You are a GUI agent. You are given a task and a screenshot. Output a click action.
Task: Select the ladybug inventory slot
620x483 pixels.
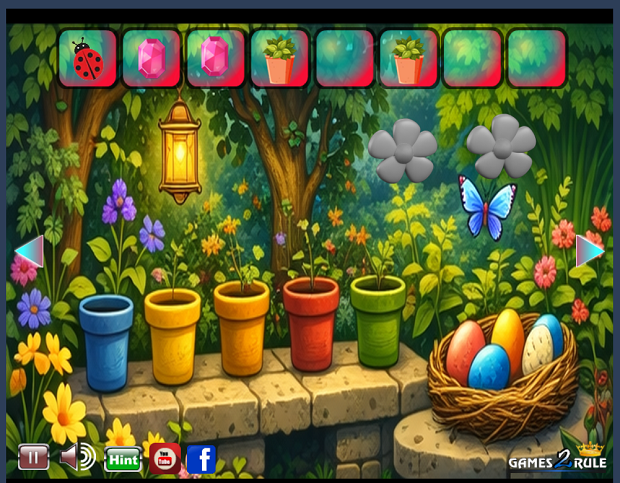click(88, 58)
